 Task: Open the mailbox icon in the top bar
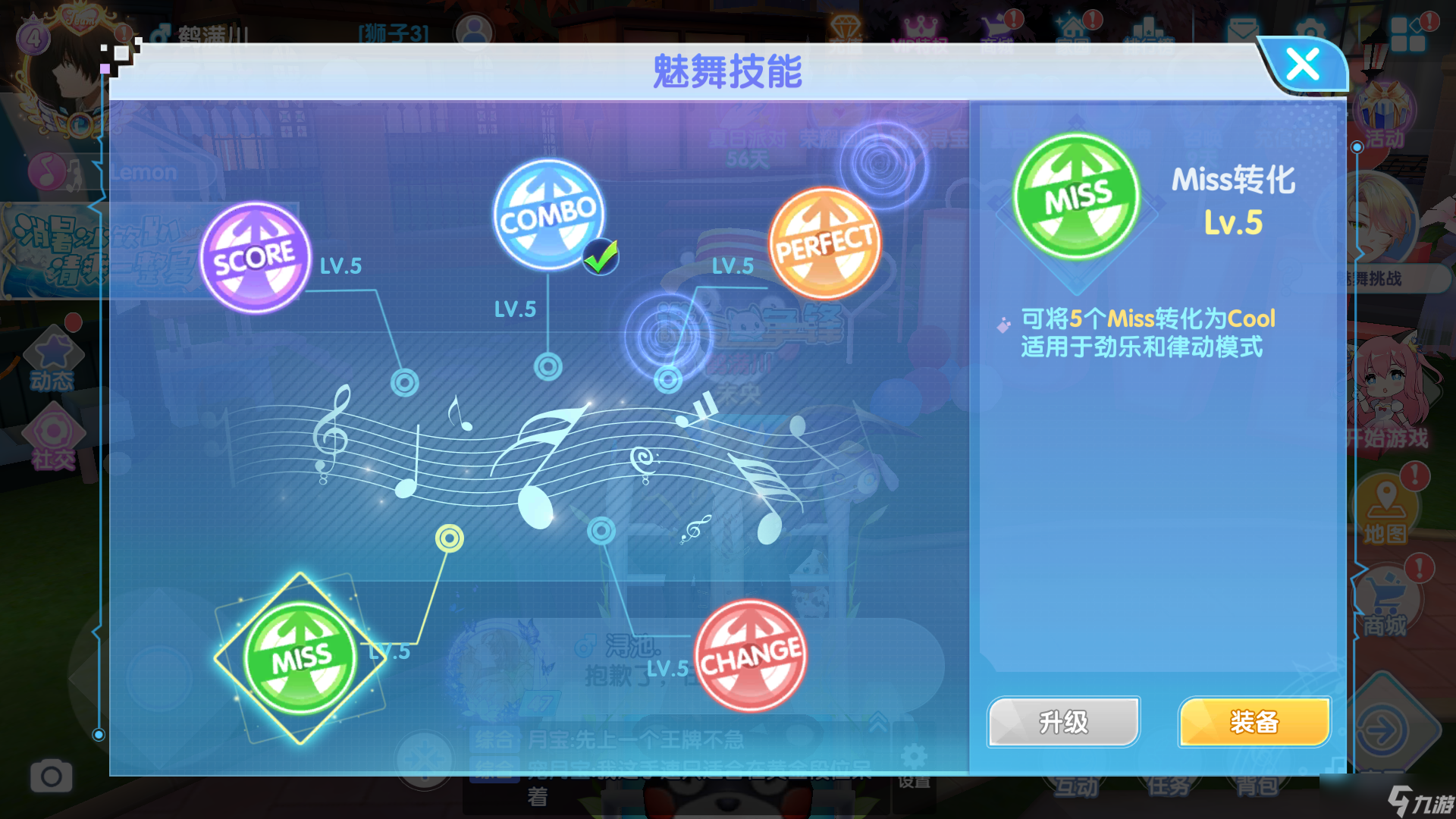1241,30
